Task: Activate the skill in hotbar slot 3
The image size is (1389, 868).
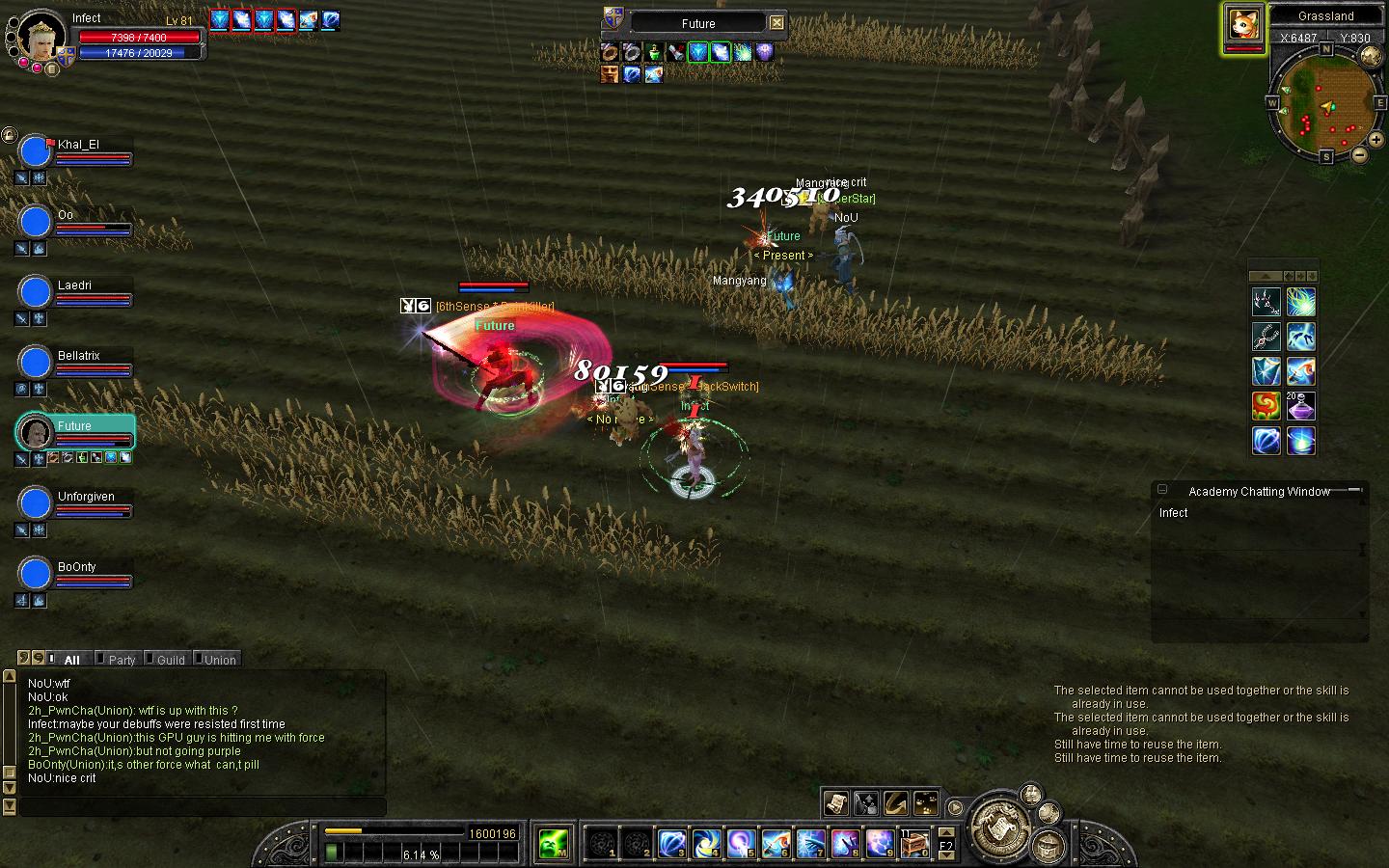Action: tap(671, 844)
